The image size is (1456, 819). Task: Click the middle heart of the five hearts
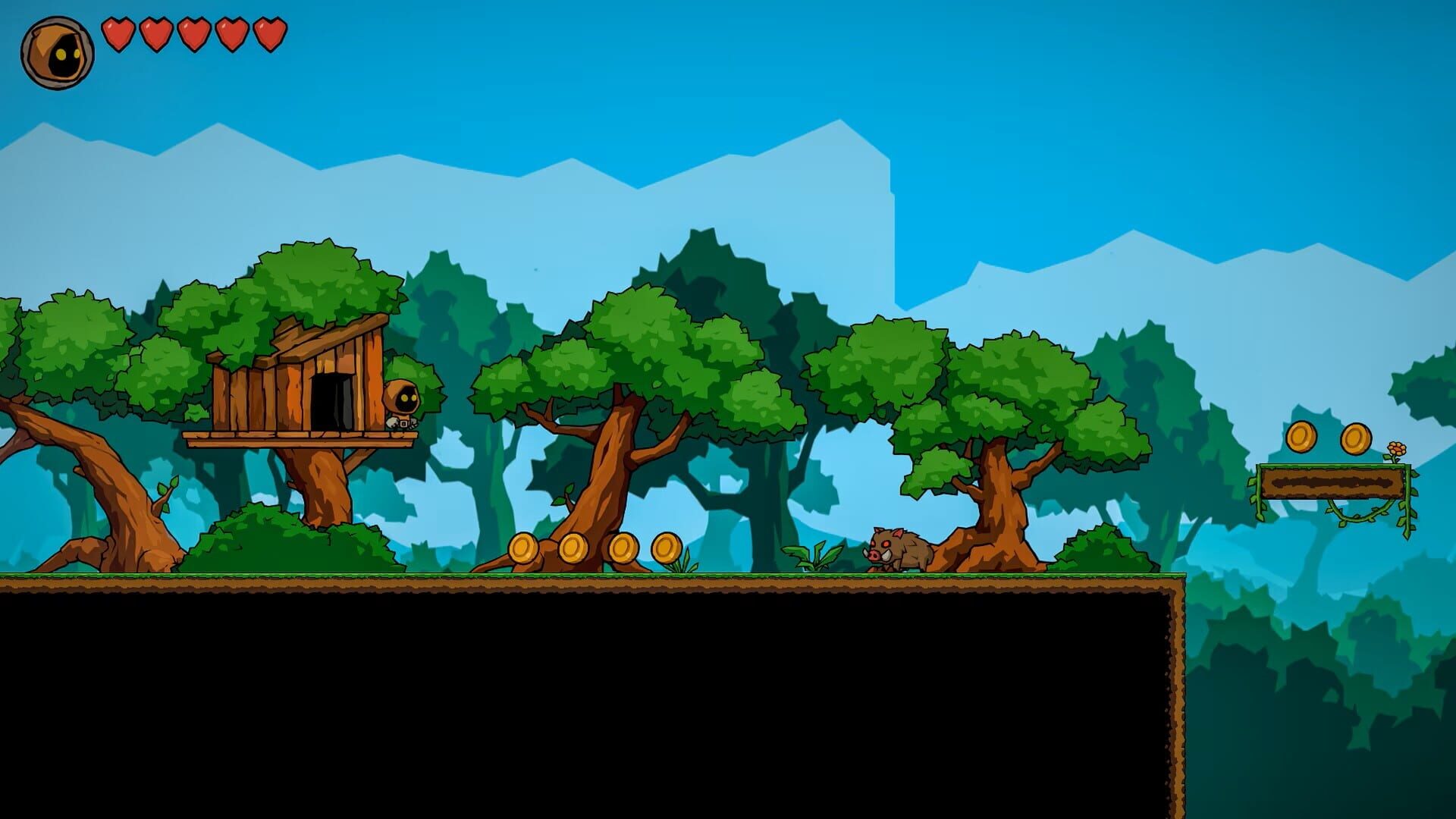tap(193, 36)
